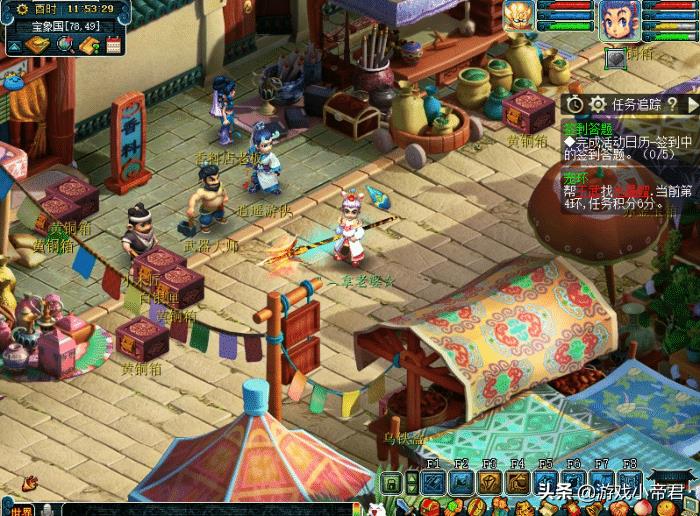Click the gray heart buff icon
The image size is (700, 516).
pyautogui.click(x=615, y=57)
